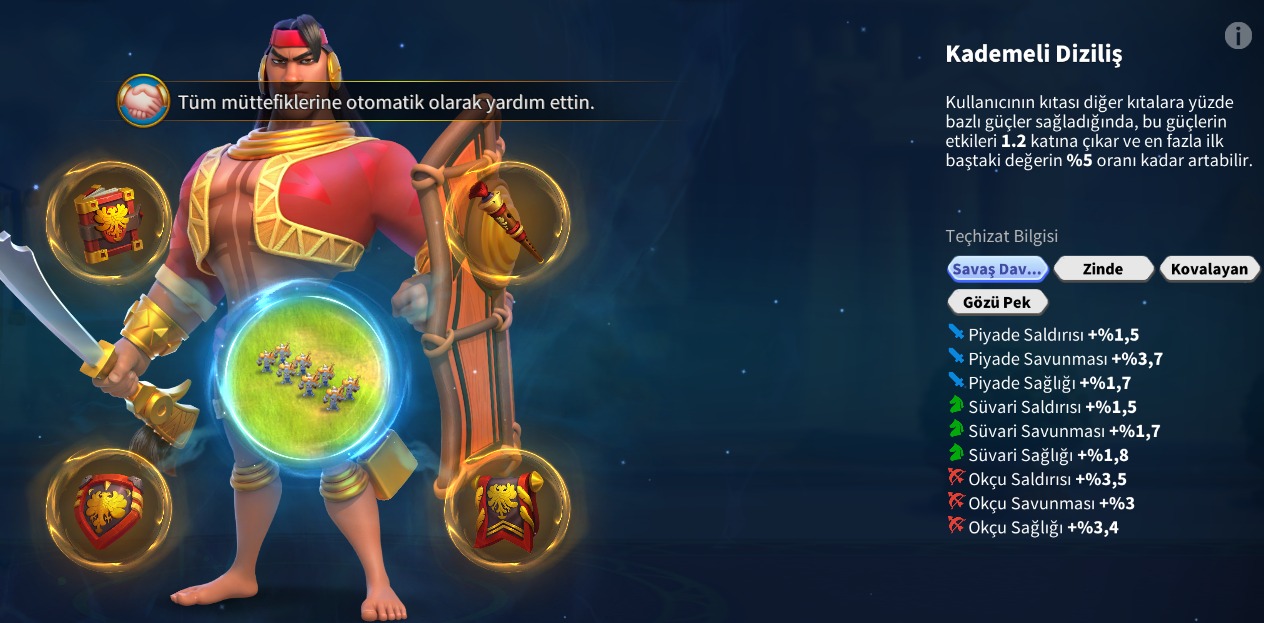The height and width of the screenshot is (623, 1264).
Task: Select the Savaş Dav... equipment tab
Action: [x=997, y=269]
